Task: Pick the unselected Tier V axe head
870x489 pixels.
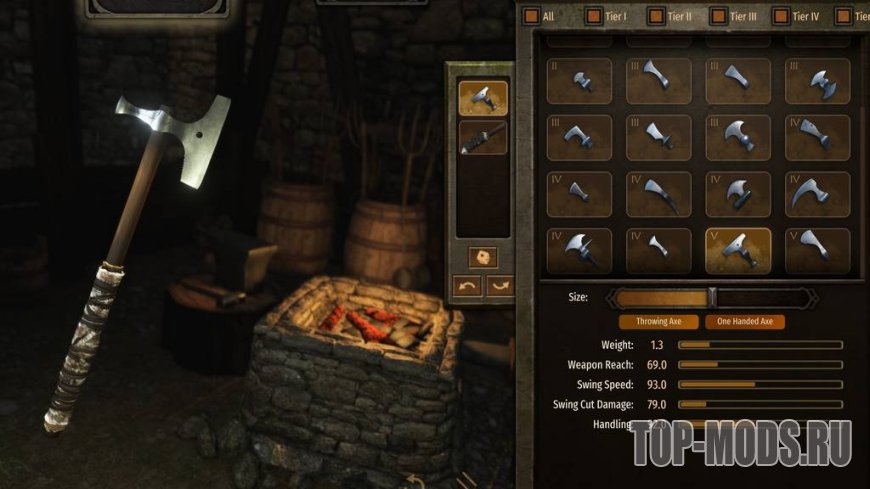Action: click(817, 251)
